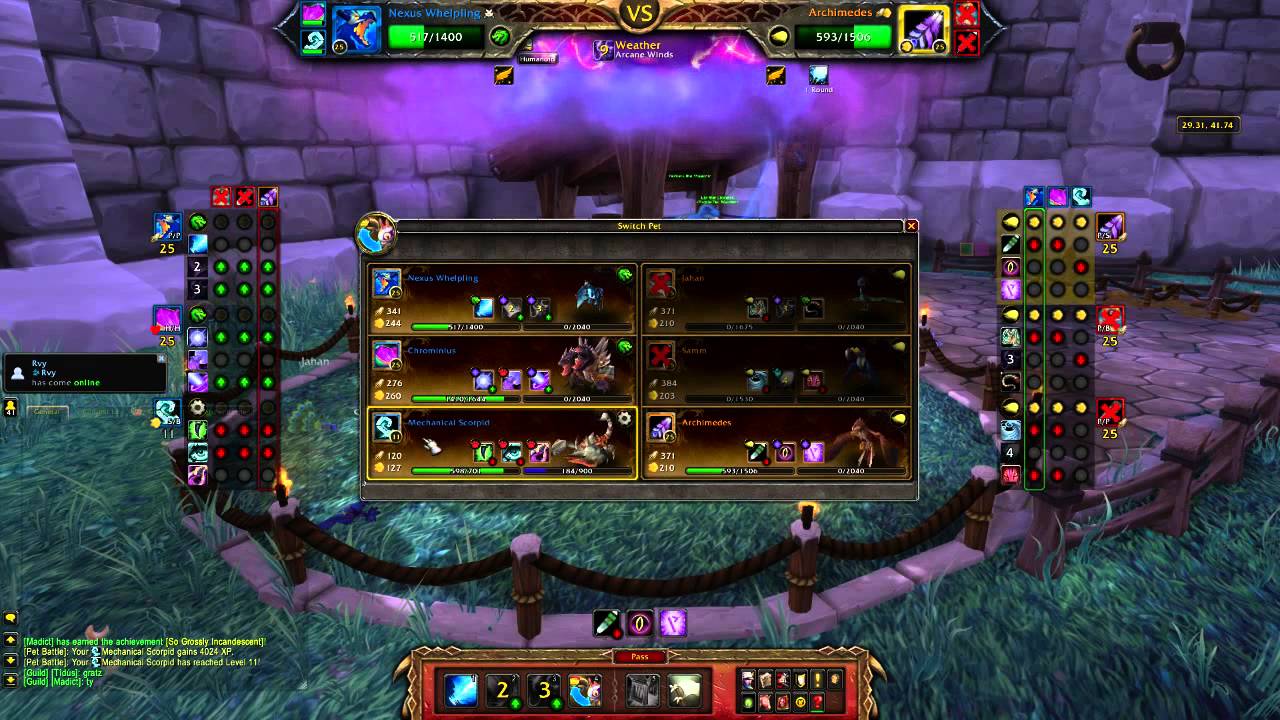The image size is (1280, 720).
Task: Open the character info micro menu button
Action: 748,679
